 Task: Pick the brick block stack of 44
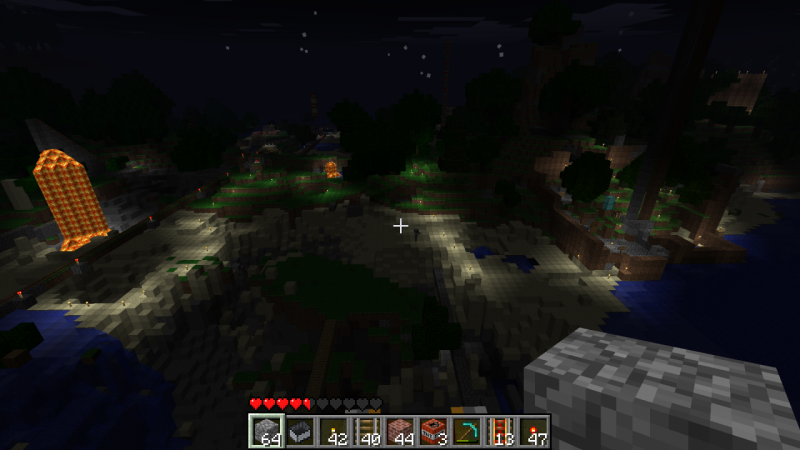pyautogui.click(x=400, y=432)
